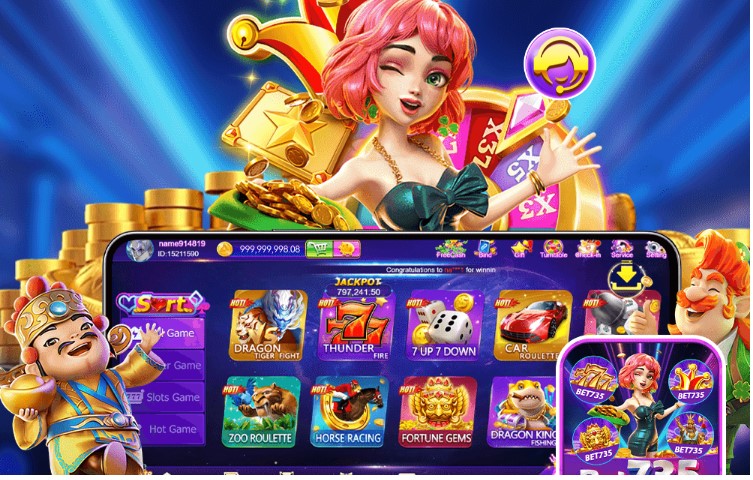This screenshot has height=480, width=753.
Task: Start the Horse Racing game
Action: [349, 411]
